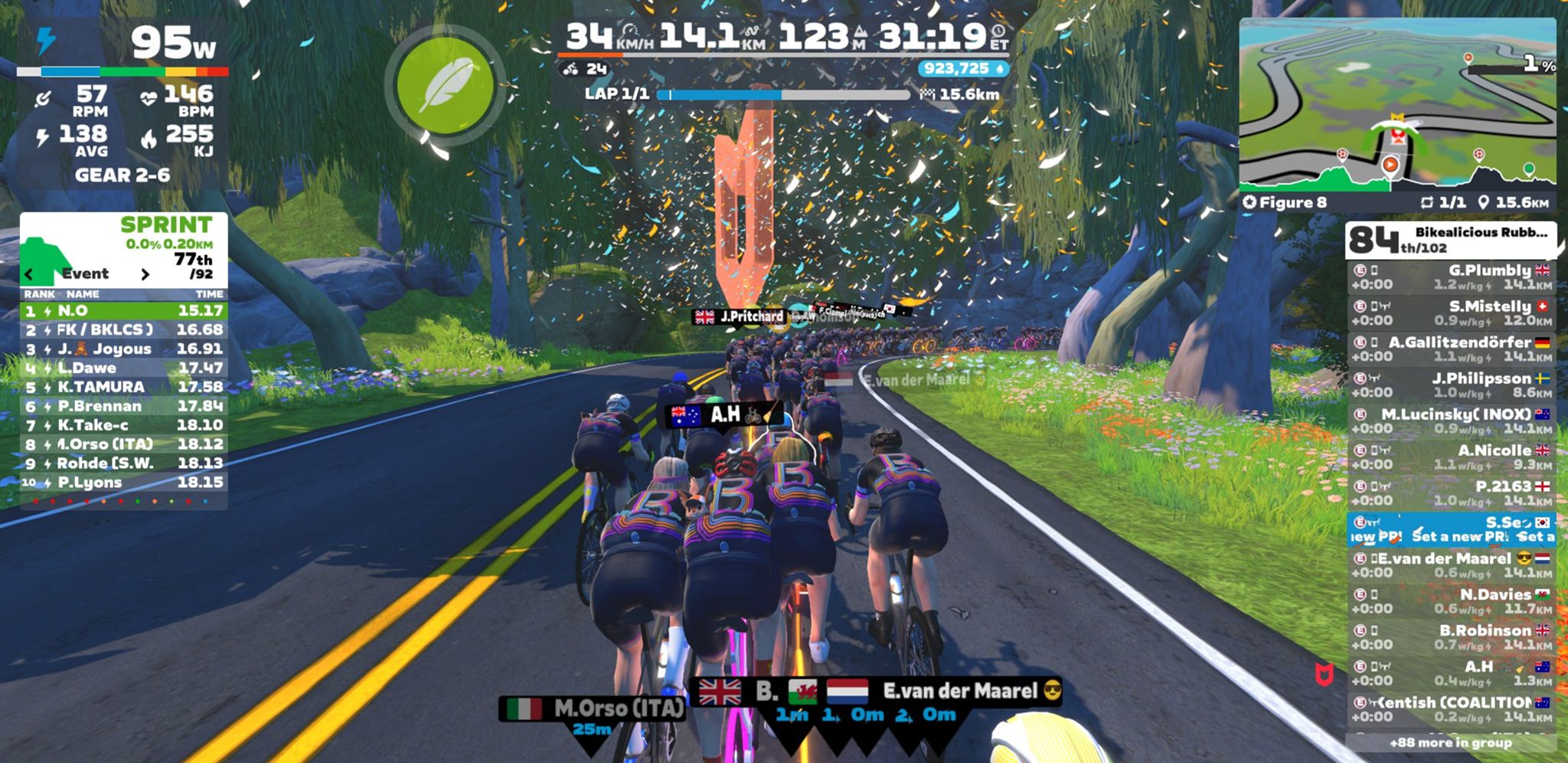This screenshot has width=1568, height=763.
Task: Expand the +88 more in group row
Action: tap(1451, 742)
